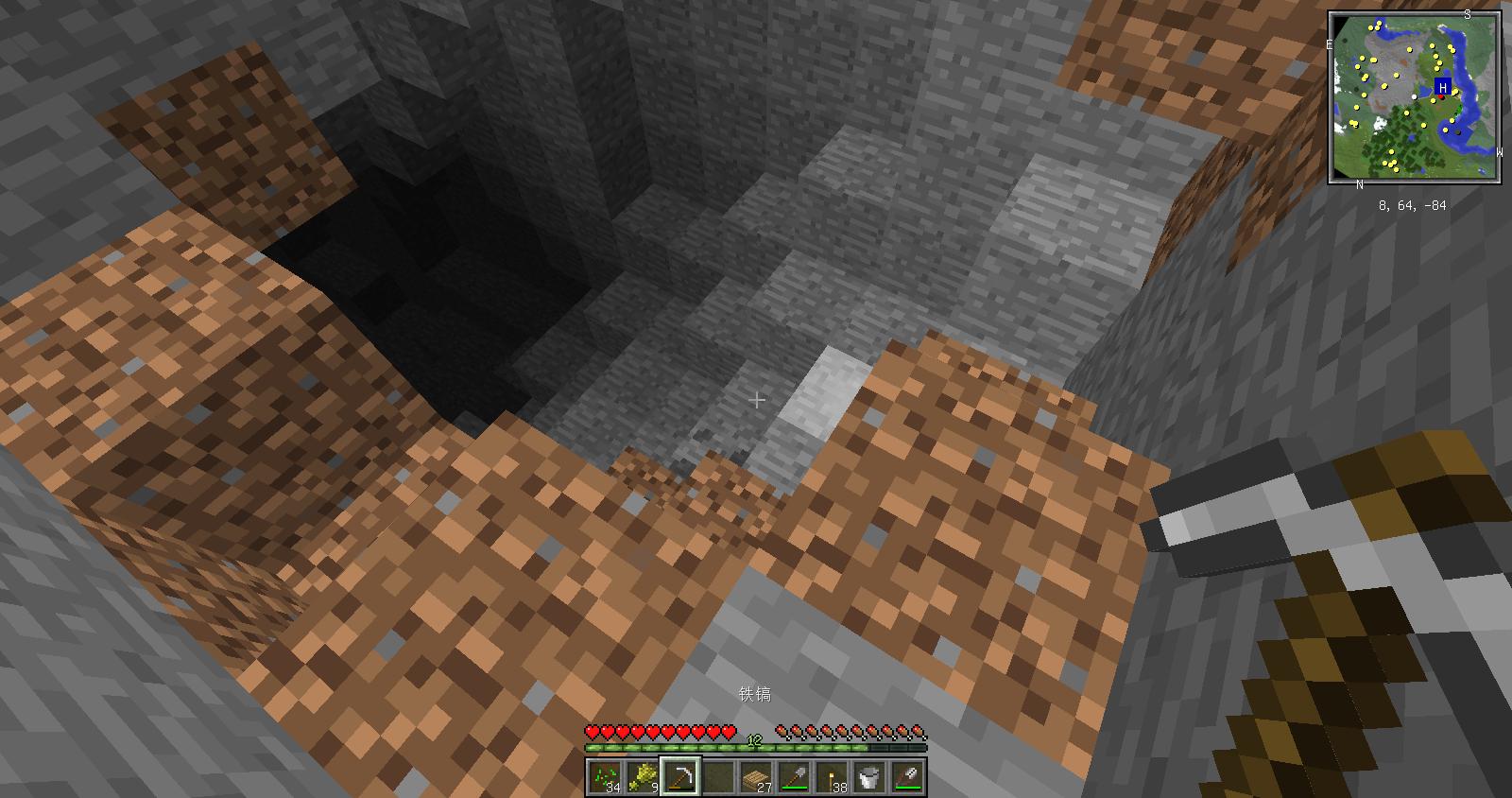Select the torch stack of 38
The height and width of the screenshot is (798, 1512).
[832, 777]
